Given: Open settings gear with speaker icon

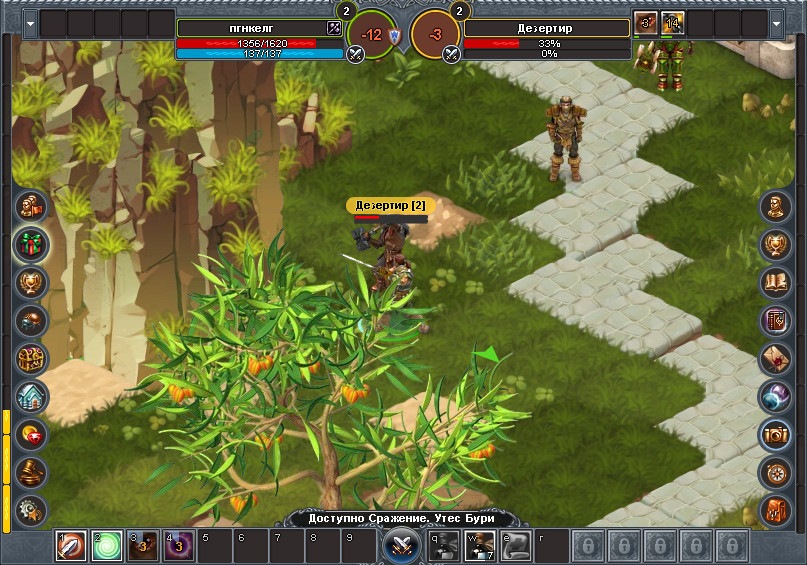Looking at the screenshot, I should pyautogui.click(x=32, y=509).
